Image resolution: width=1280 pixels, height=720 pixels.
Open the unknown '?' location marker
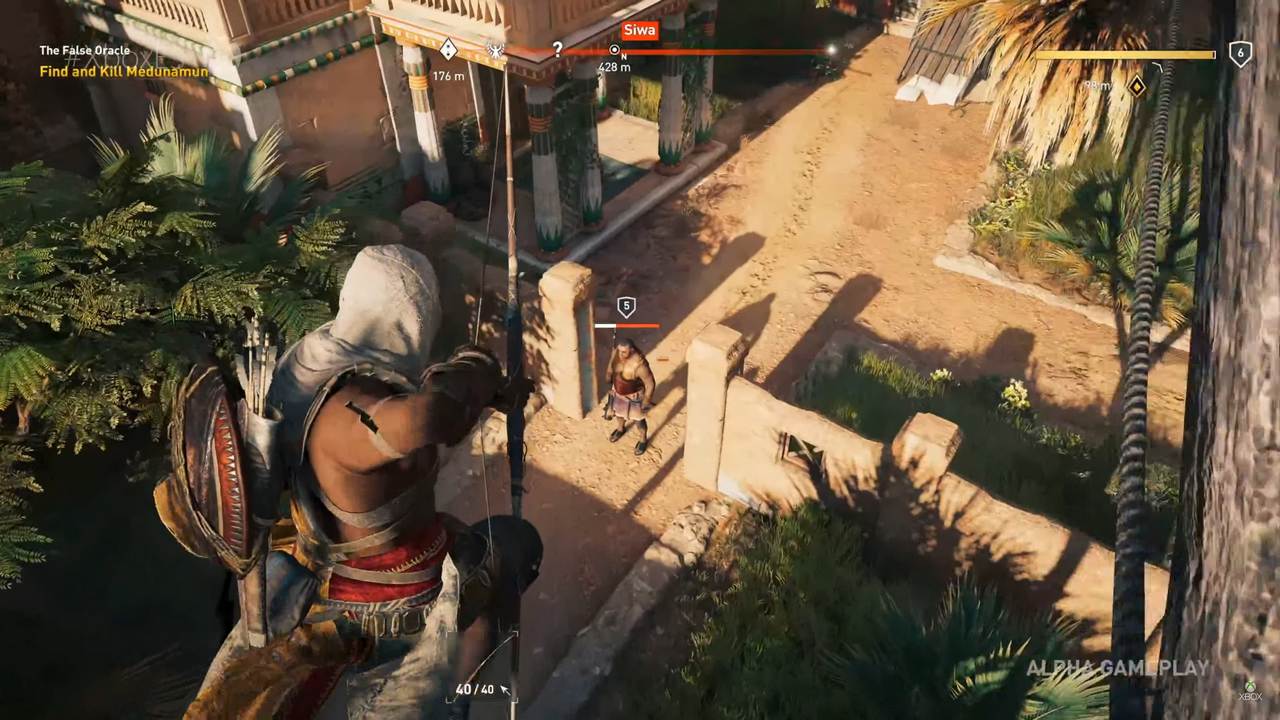[x=556, y=49]
